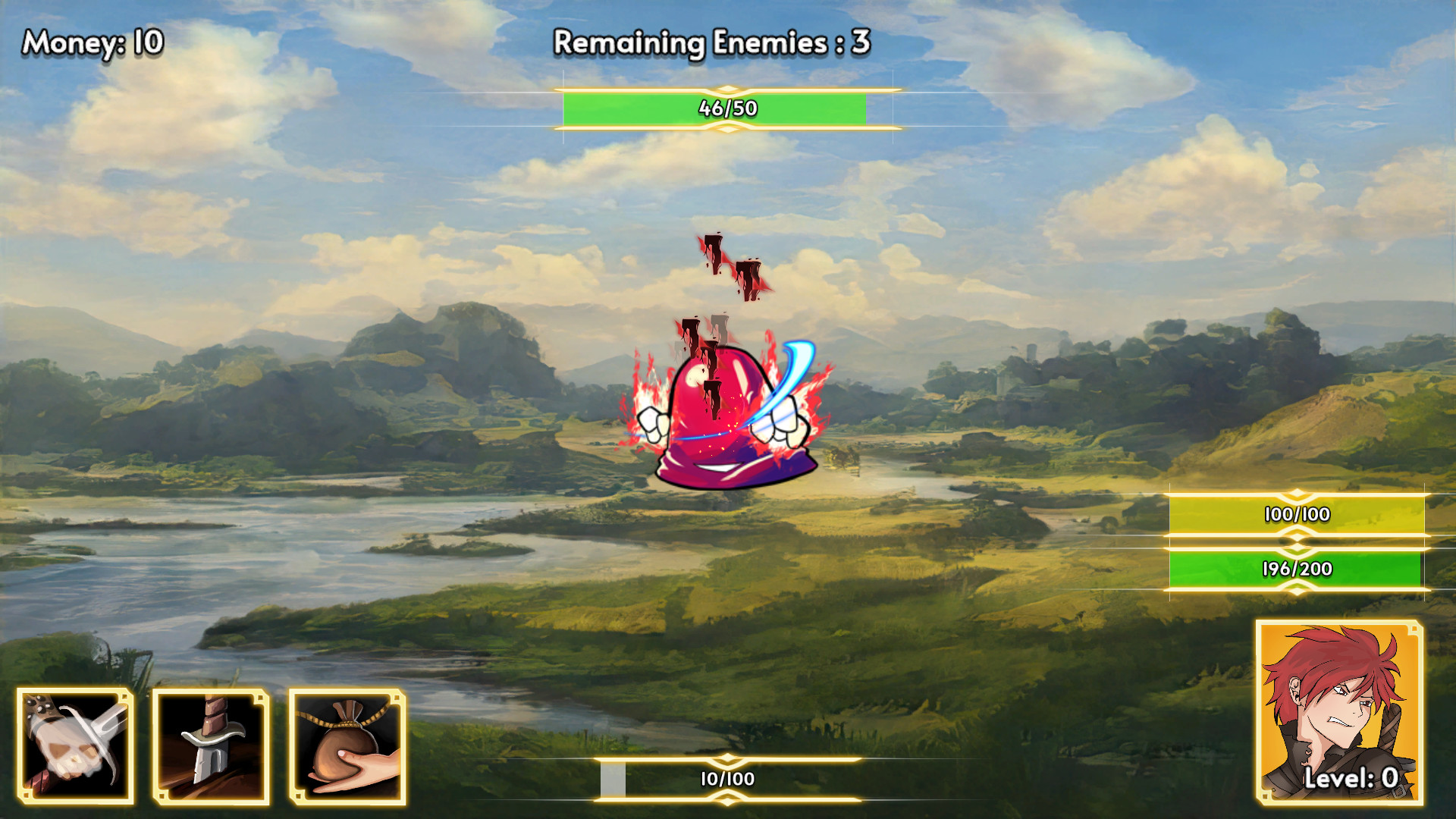
Task: Click the divider between player status bars
Action: point(1297,540)
